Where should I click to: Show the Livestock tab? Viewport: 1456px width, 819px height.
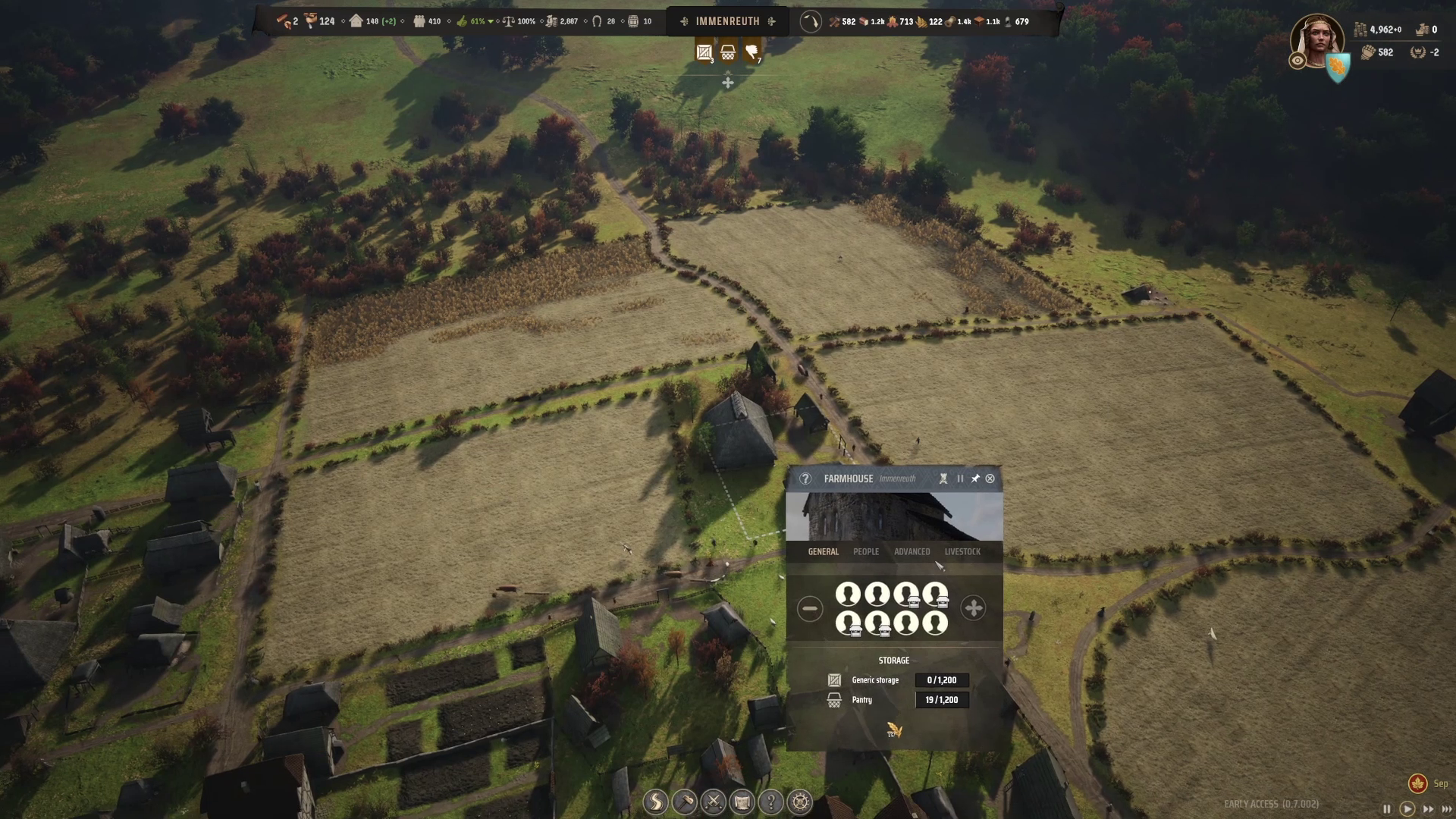962,551
